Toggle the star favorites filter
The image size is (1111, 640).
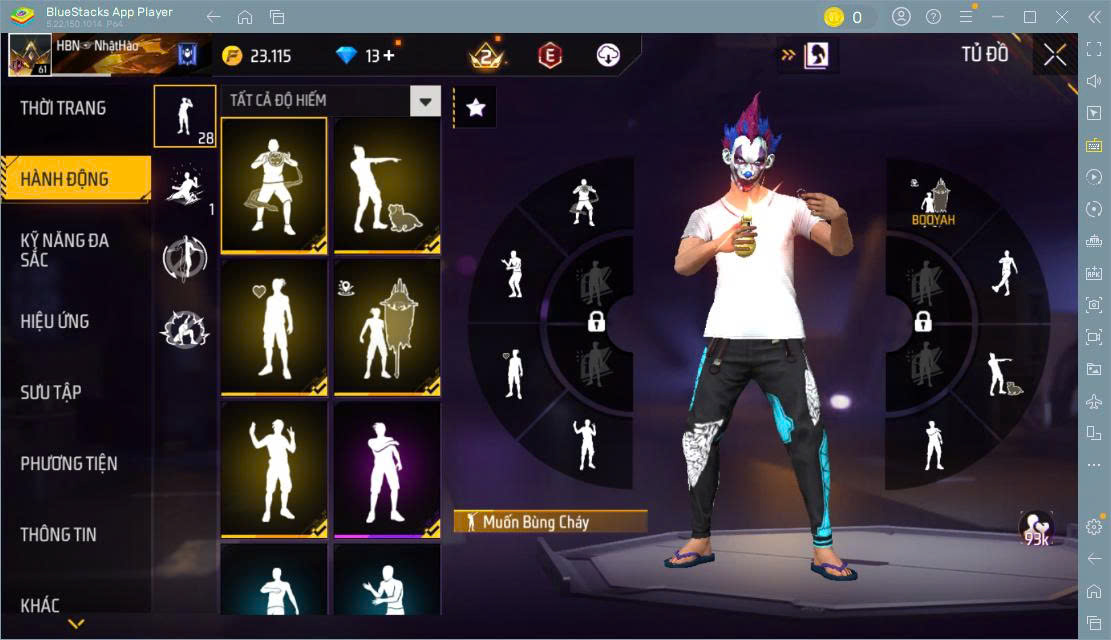coord(476,108)
